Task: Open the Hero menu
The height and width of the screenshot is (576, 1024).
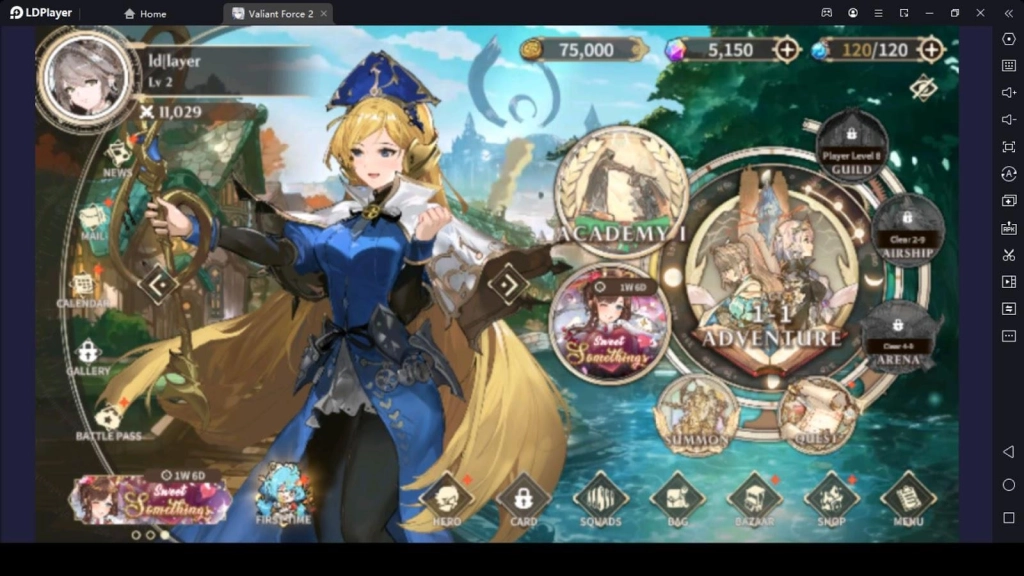Action: 446,497
